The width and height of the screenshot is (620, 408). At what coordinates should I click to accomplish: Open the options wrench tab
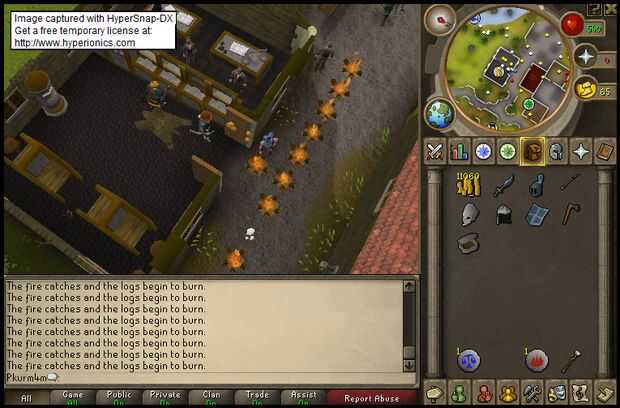532,392
